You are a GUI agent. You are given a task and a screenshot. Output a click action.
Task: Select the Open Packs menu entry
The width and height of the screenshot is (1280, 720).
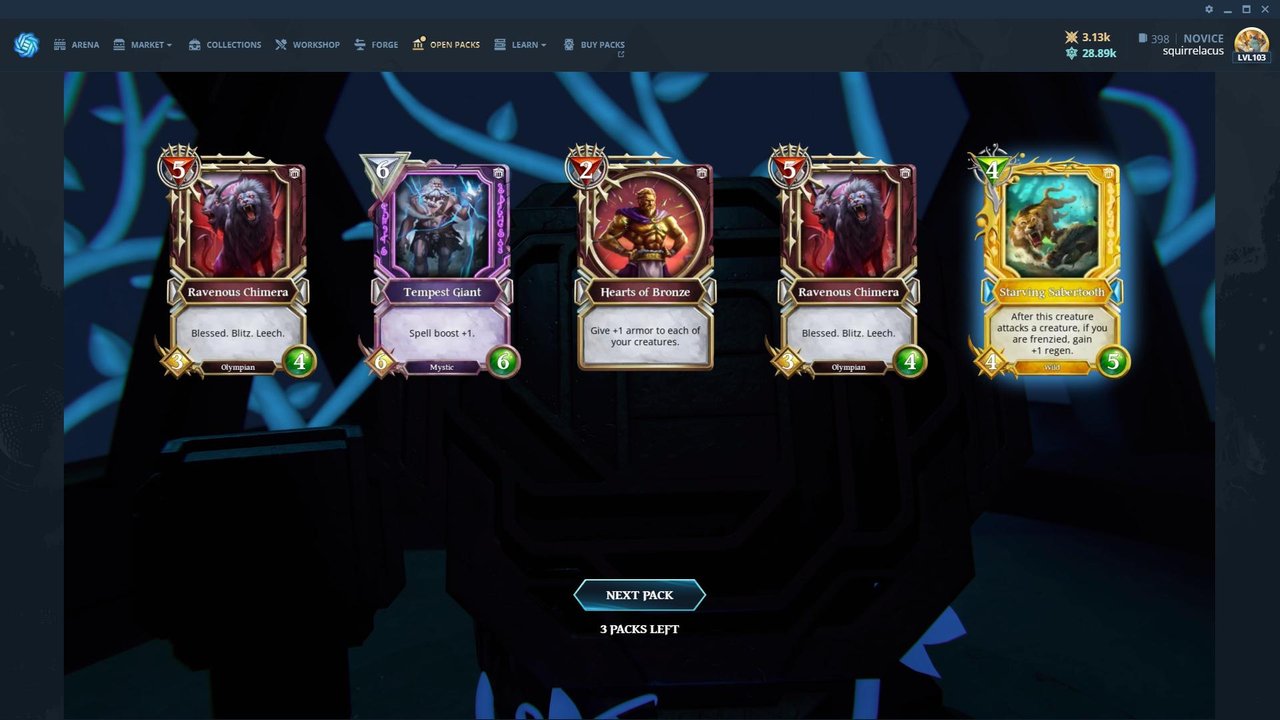[447, 45]
